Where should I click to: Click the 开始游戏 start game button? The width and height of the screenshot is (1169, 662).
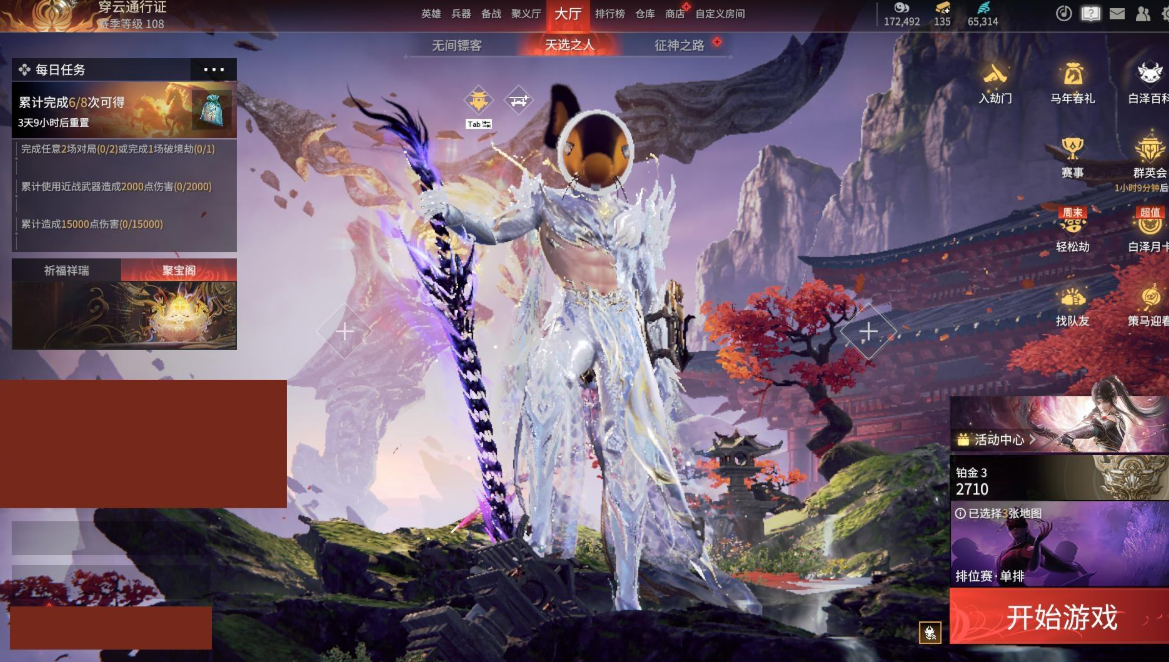[1059, 616]
